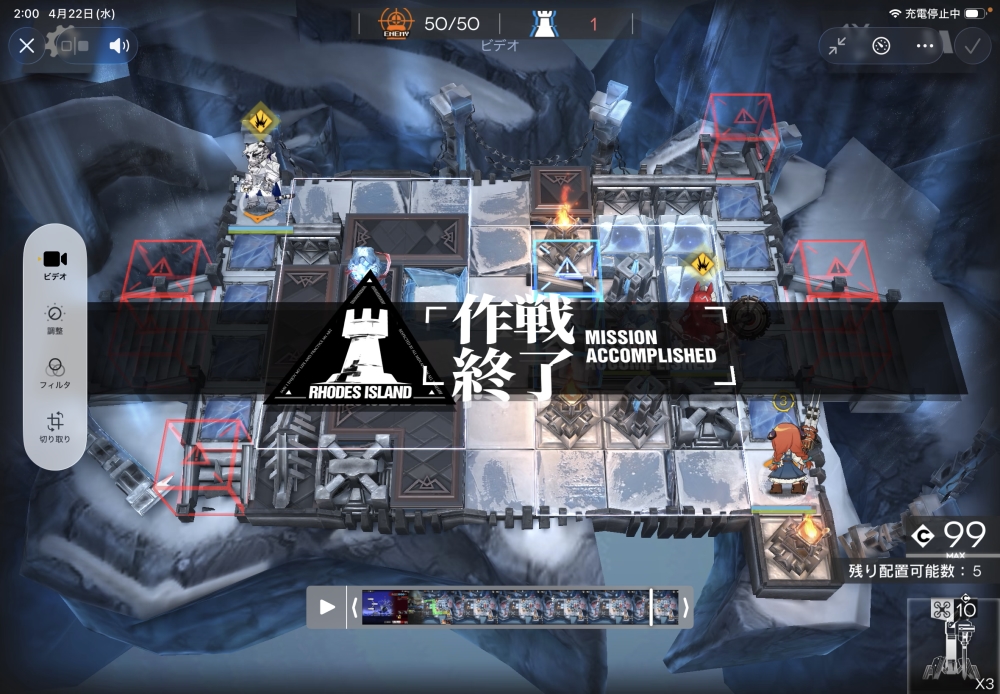The height and width of the screenshot is (694, 1000).
Task: Play the video with the play button
Action: 327,607
